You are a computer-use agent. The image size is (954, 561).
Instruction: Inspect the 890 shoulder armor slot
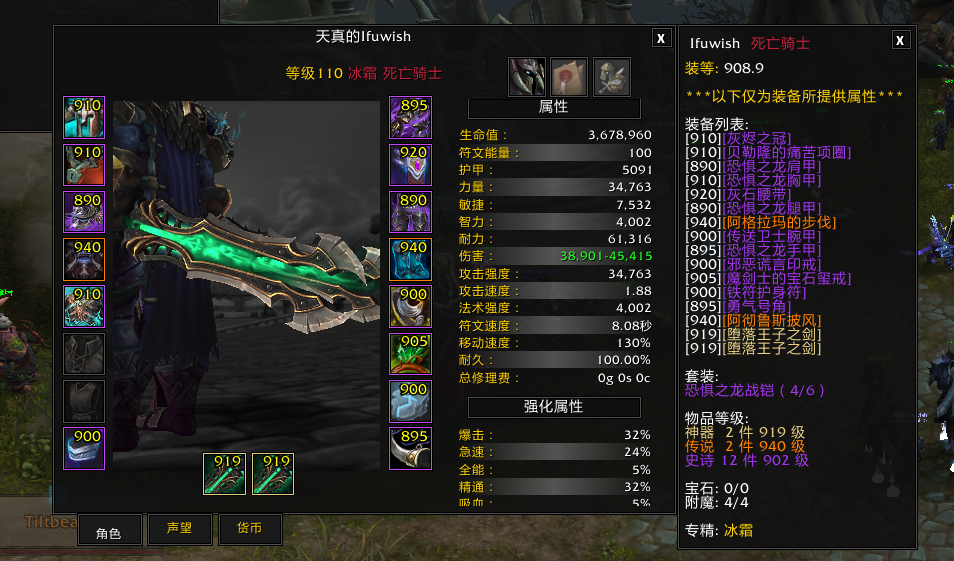[84, 212]
